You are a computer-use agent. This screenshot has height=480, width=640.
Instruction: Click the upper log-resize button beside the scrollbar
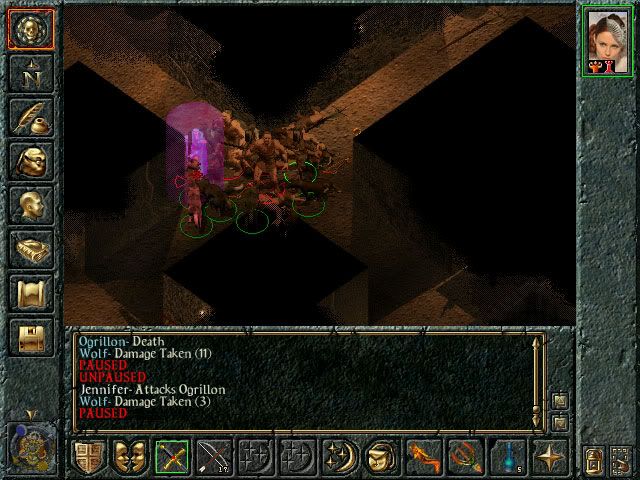559,400
